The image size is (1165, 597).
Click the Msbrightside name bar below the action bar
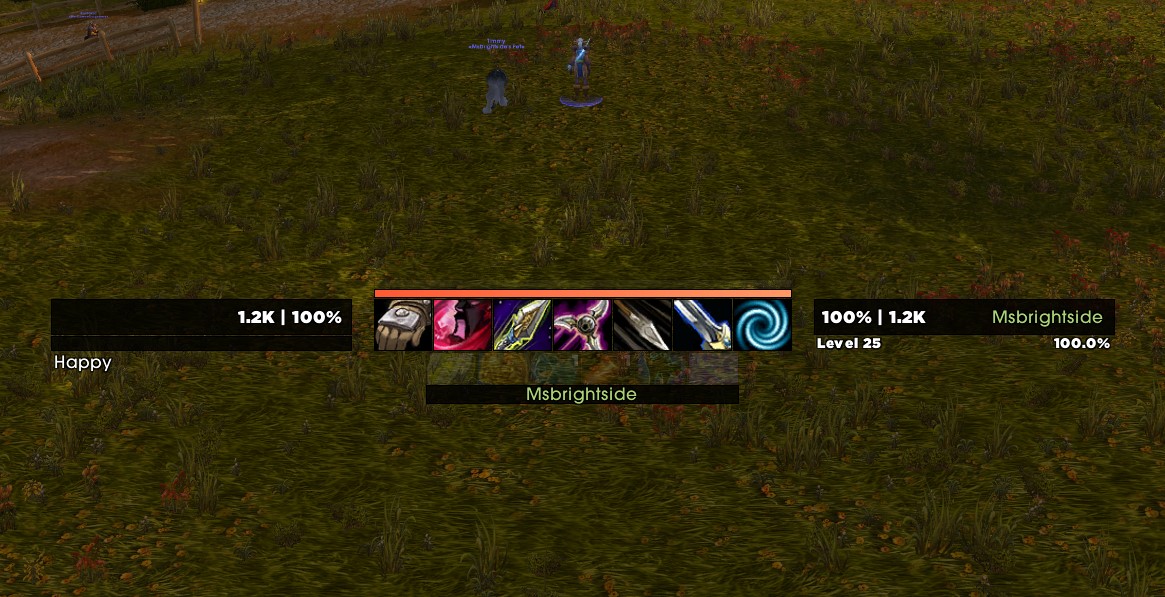582,394
